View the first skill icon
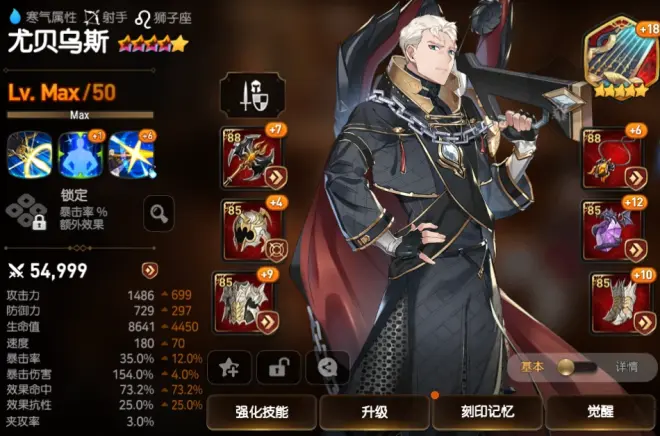The image size is (660, 436). 28,154
